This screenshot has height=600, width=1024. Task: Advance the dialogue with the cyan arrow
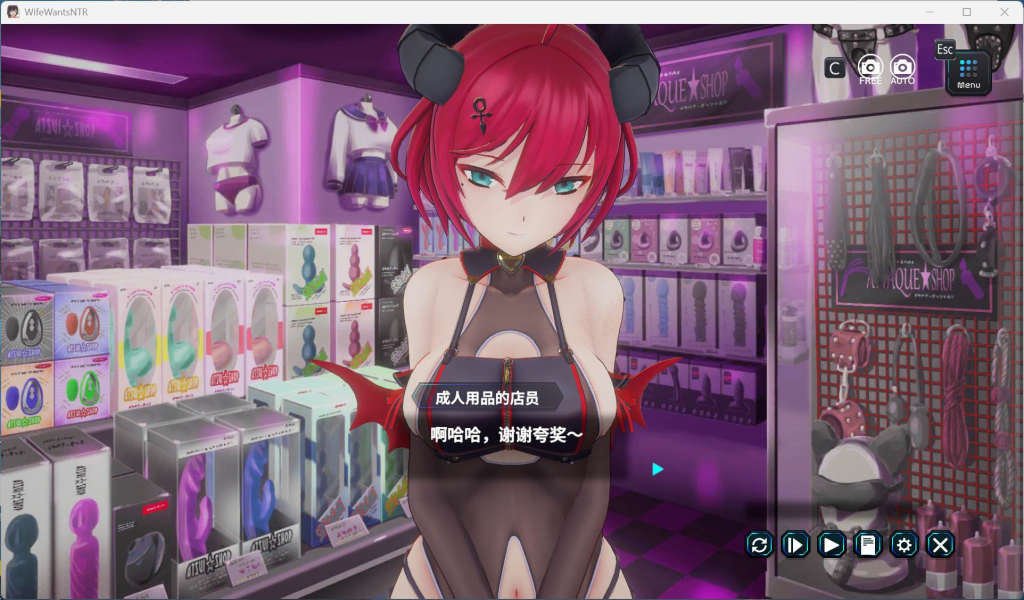click(x=657, y=468)
